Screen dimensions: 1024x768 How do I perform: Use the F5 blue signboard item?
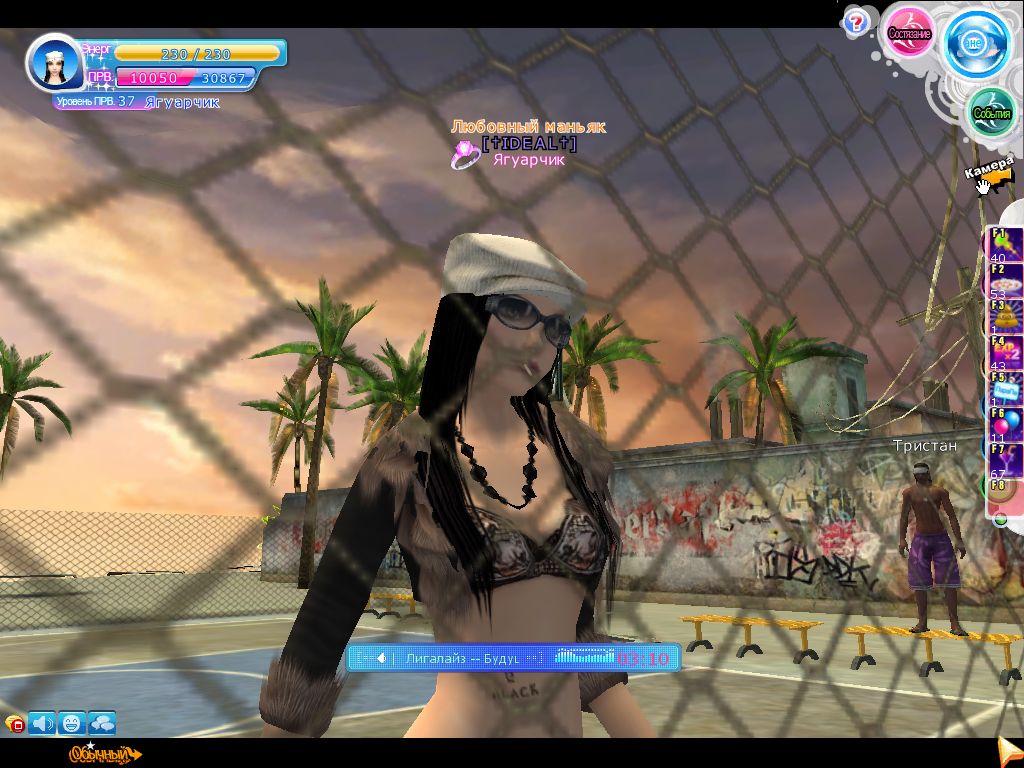[x=1005, y=388]
